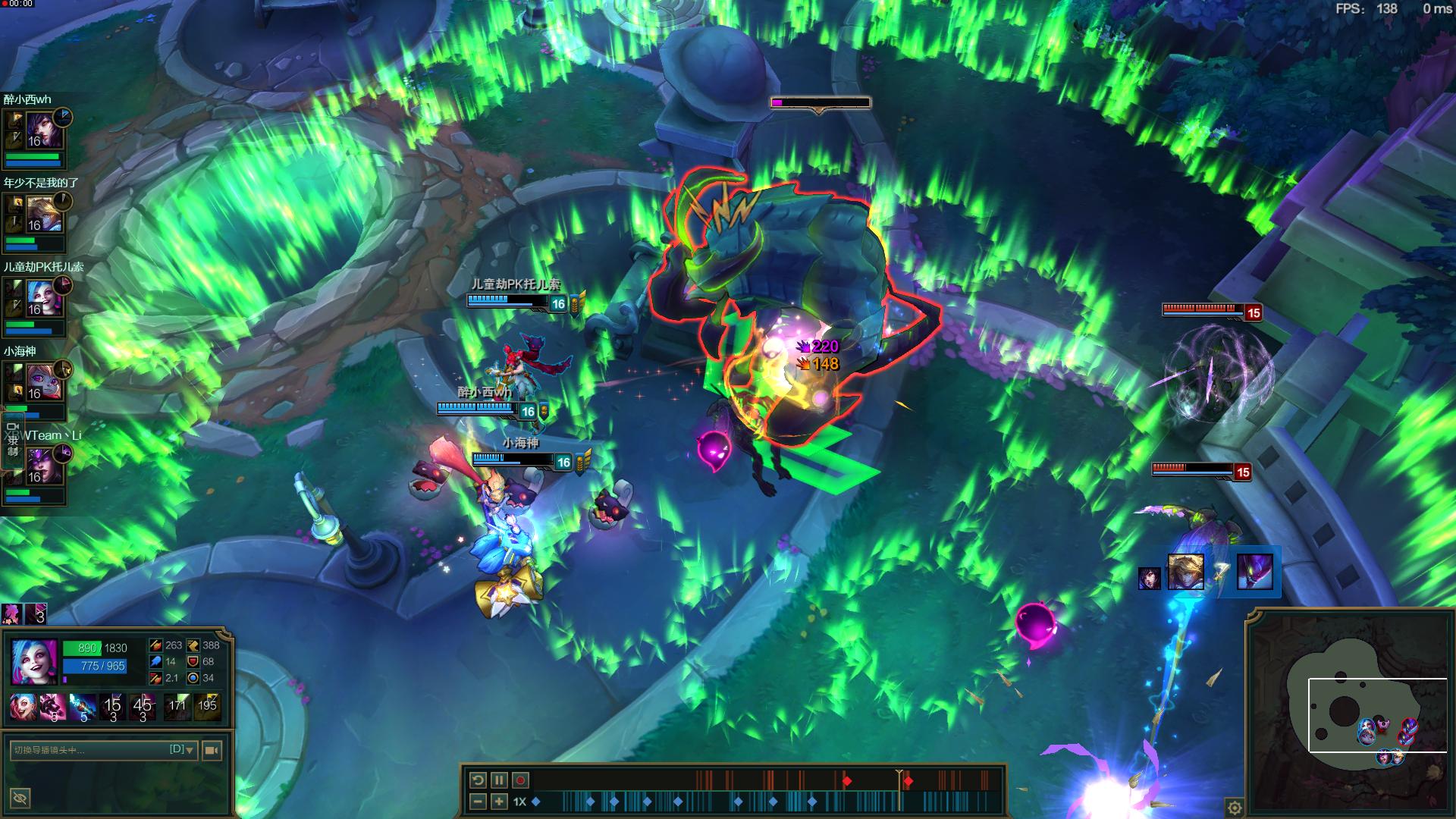Image resolution: width=1456 pixels, height=819 pixels.
Task: Decrease replay speed with the minus button
Action: point(478,802)
